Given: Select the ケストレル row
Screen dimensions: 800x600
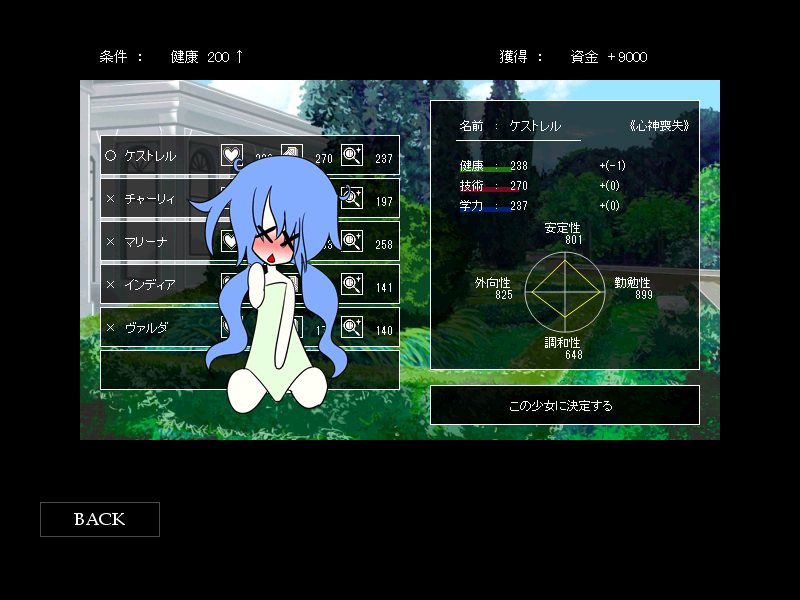Looking at the screenshot, I should pyautogui.click(x=150, y=156).
